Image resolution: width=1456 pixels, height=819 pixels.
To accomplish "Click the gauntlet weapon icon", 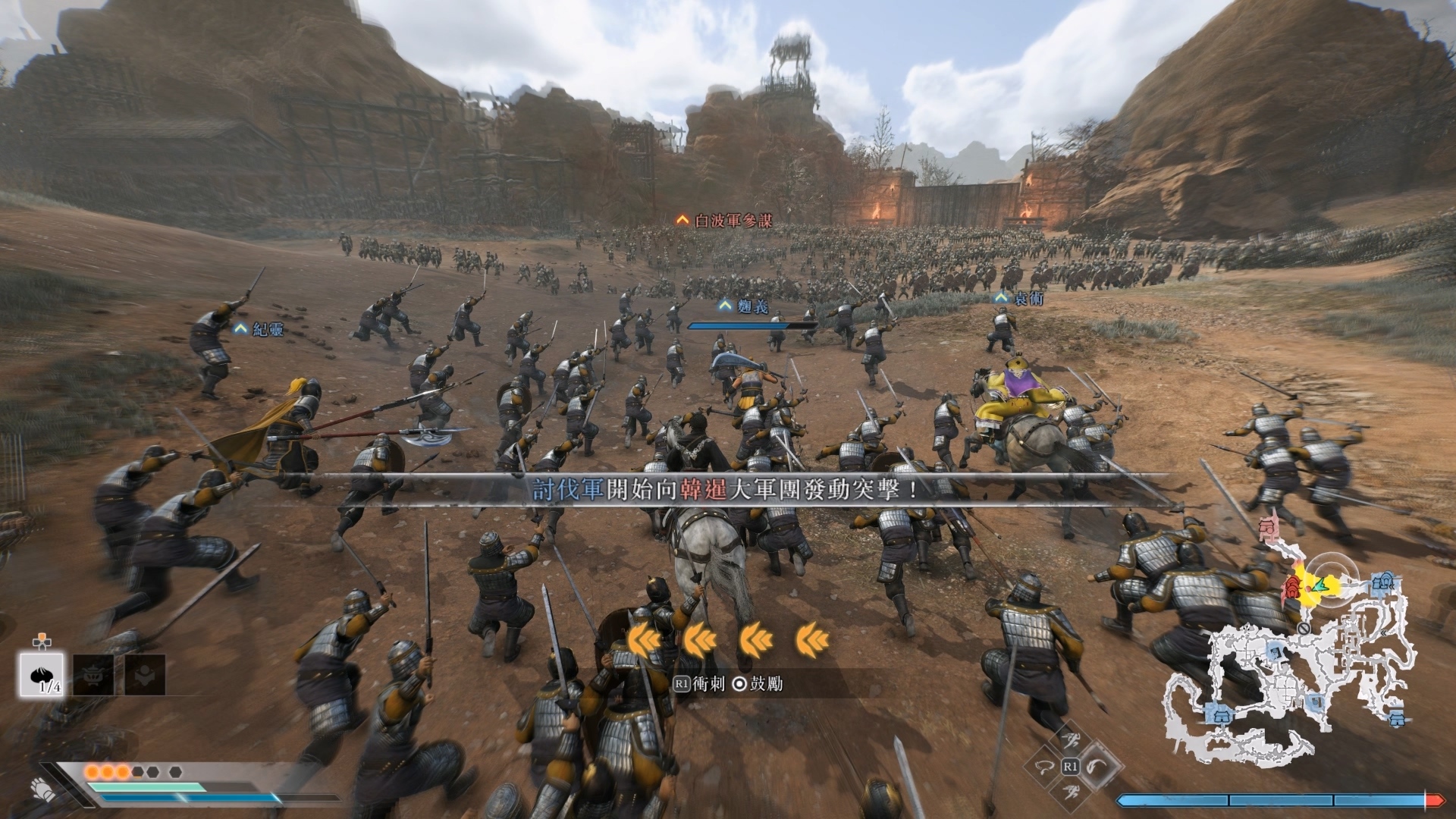I will 43,790.
